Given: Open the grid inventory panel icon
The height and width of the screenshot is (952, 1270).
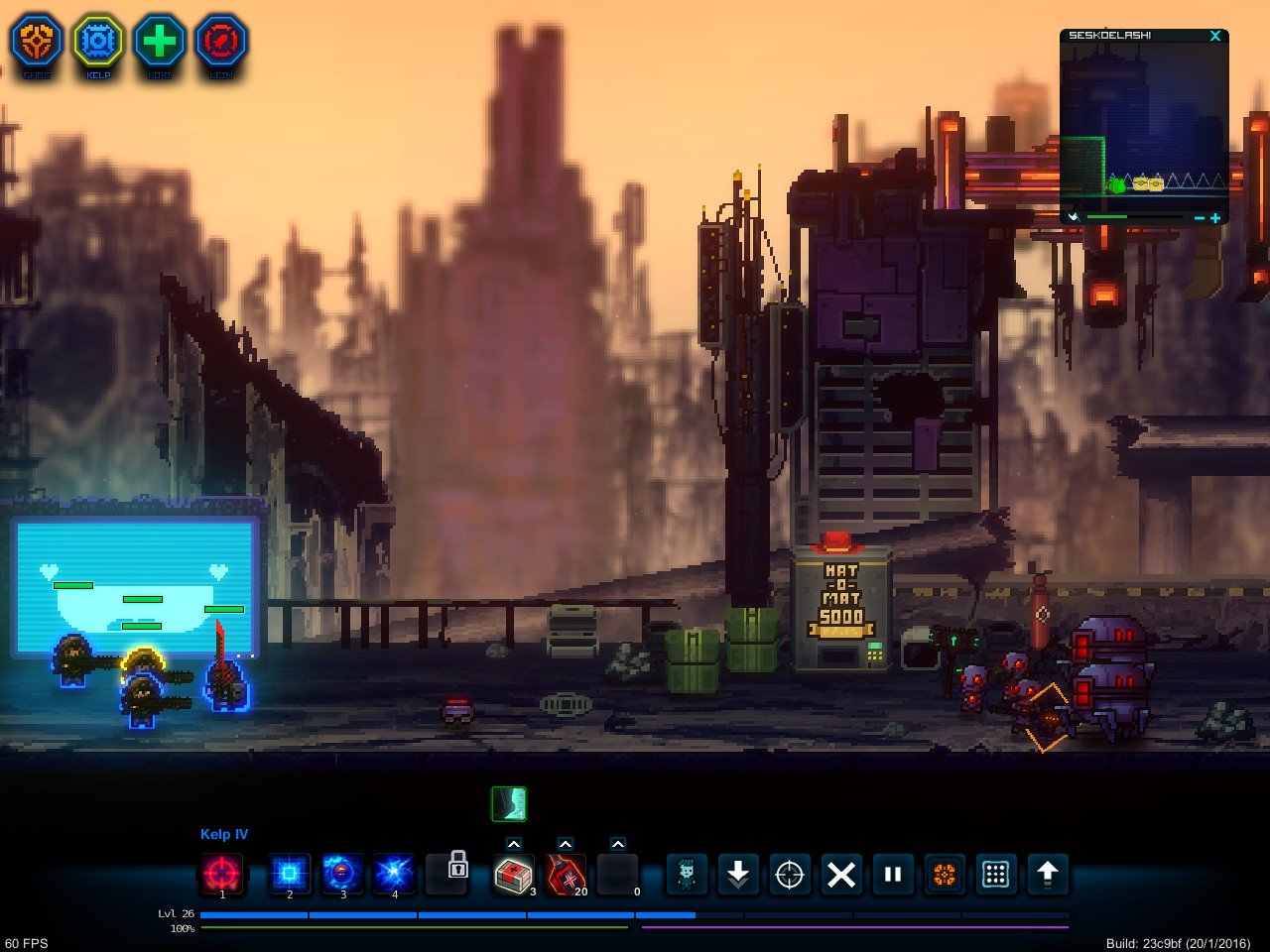Looking at the screenshot, I should click(x=995, y=875).
